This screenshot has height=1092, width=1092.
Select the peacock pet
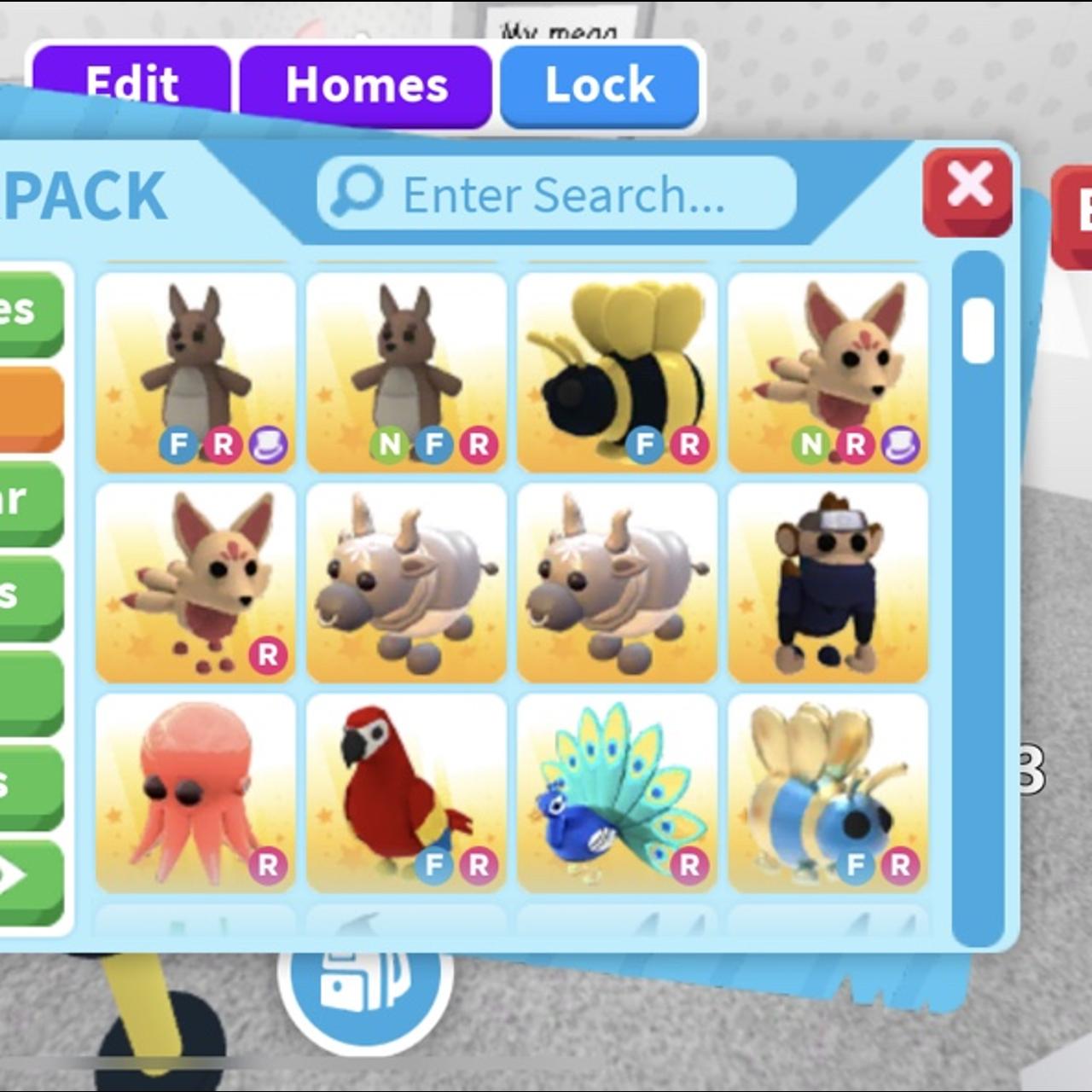coord(617,793)
